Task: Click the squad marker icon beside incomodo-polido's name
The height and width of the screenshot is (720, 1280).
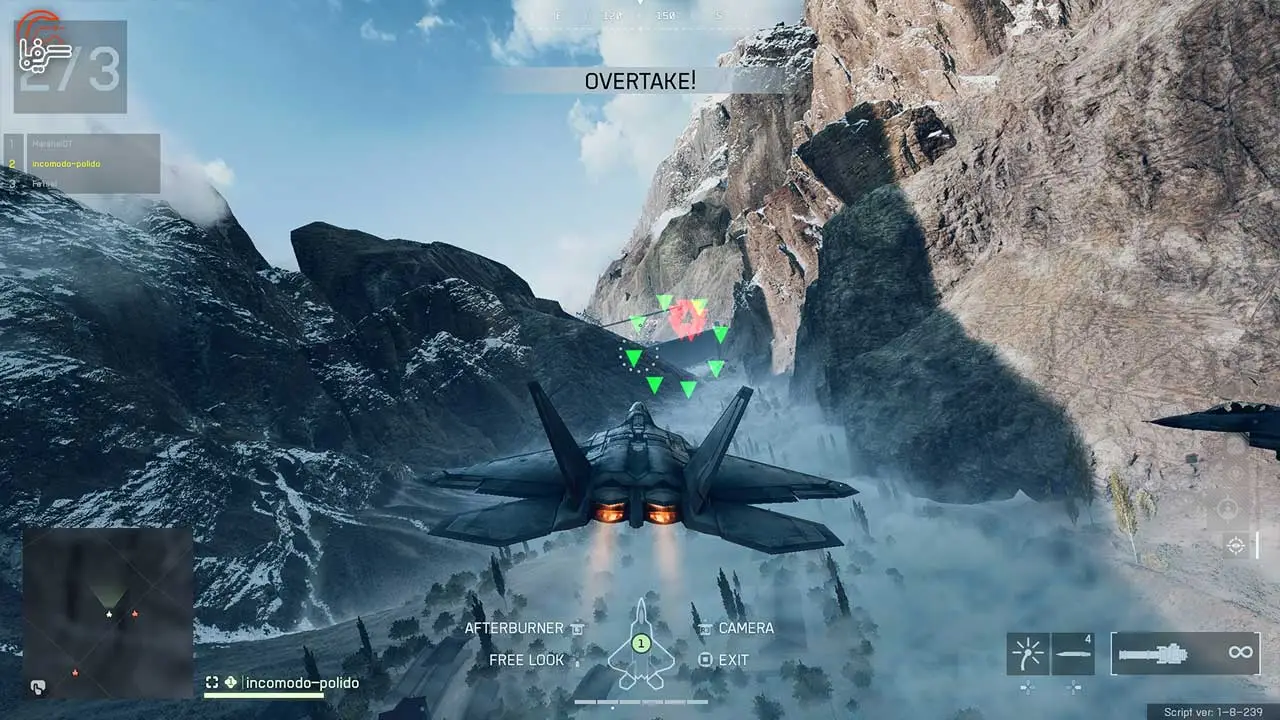Action: pos(230,683)
